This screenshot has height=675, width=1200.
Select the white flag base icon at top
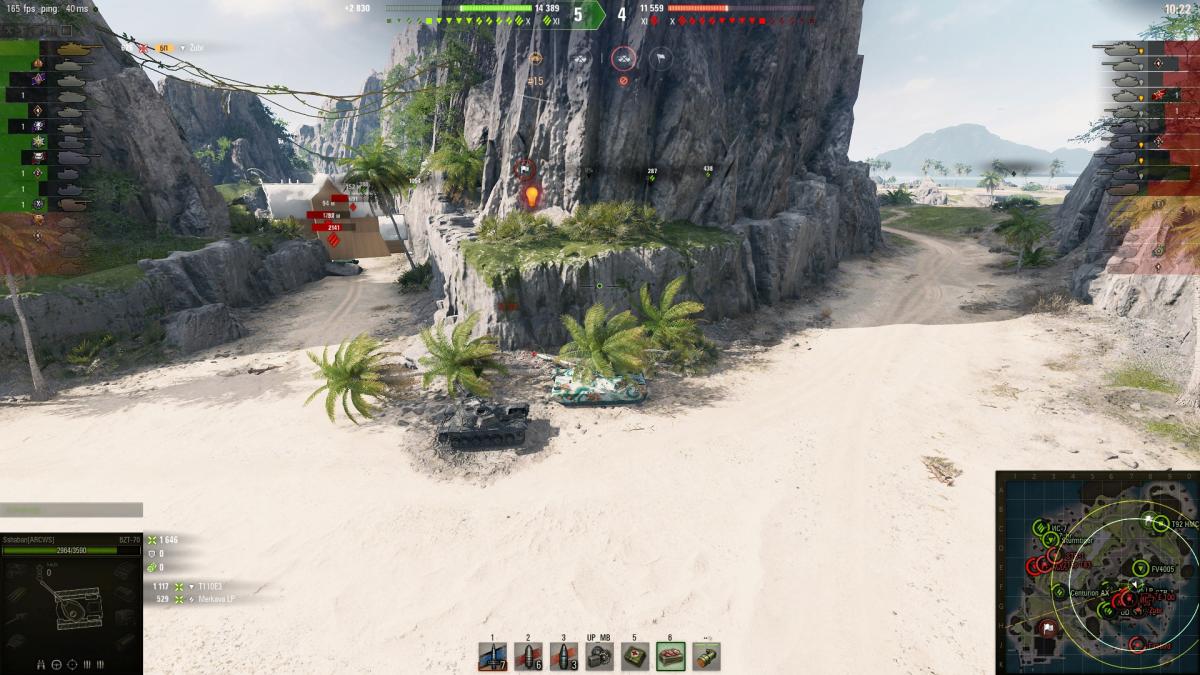click(660, 59)
